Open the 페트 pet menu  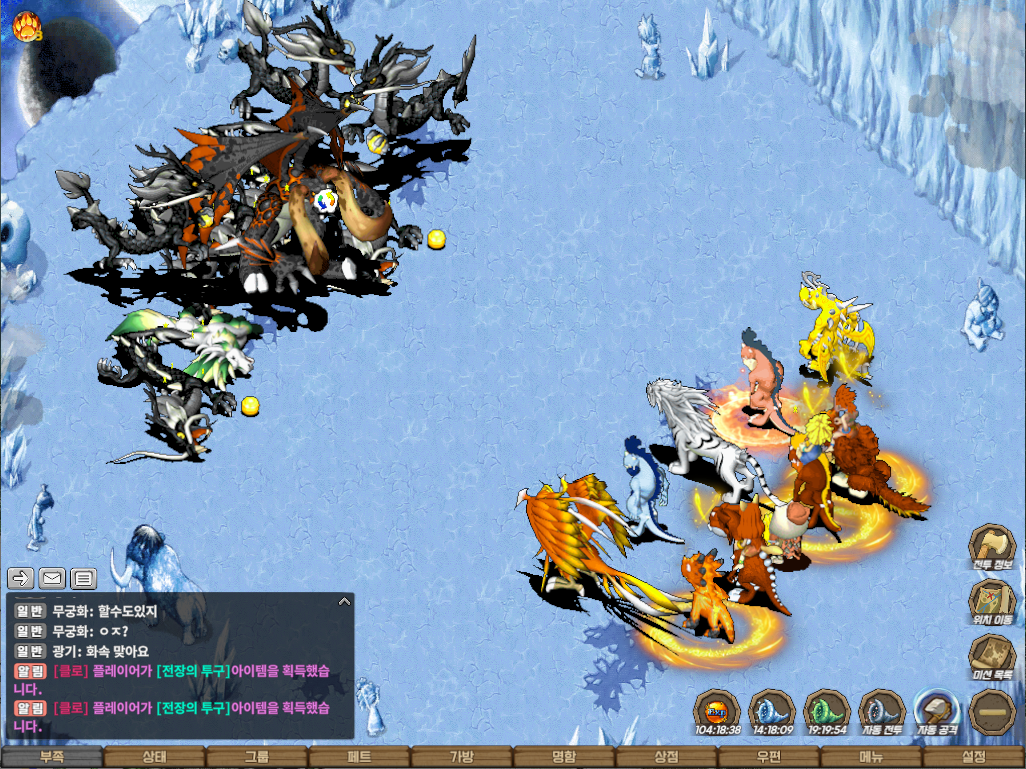[x=359, y=758]
